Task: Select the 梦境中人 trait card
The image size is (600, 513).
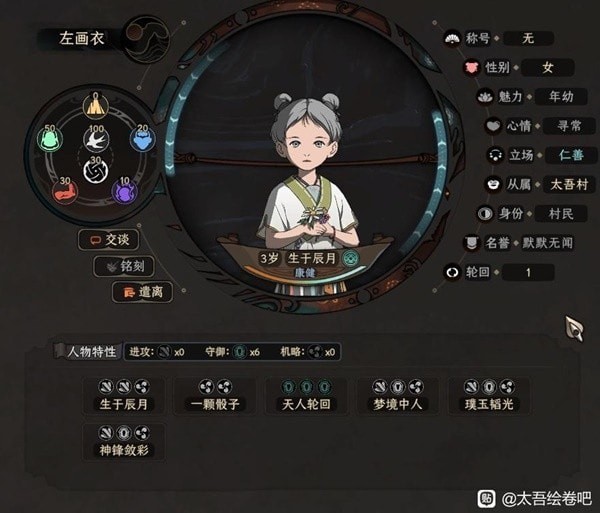Action: click(397, 397)
